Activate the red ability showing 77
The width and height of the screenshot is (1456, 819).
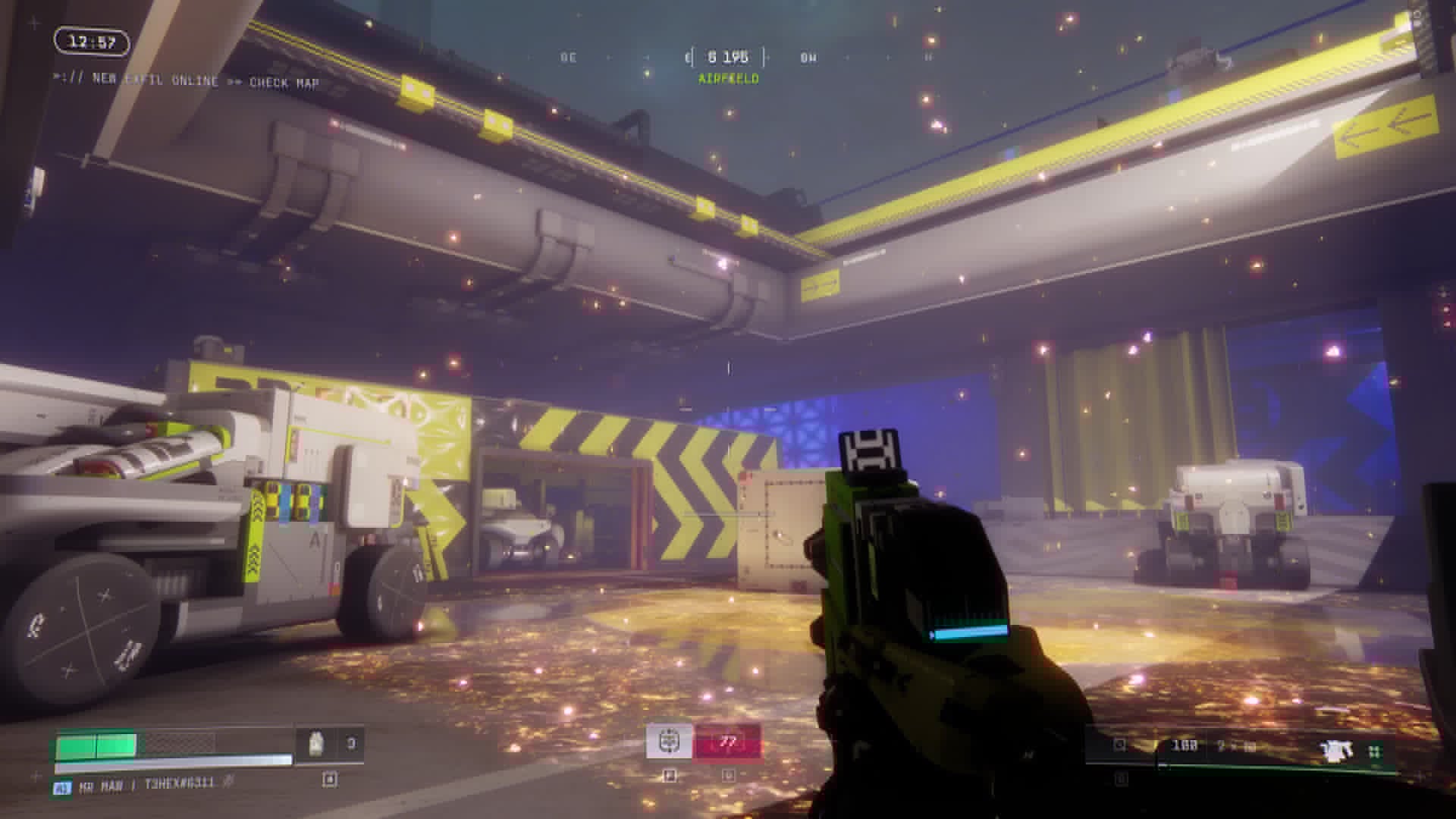coord(727,741)
